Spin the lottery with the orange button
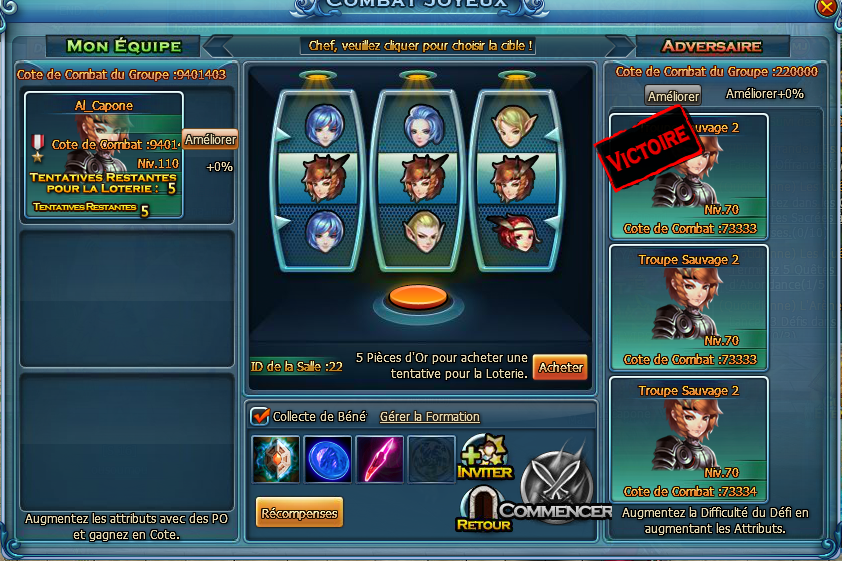Screen dimensions: 842x561 coord(417,296)
